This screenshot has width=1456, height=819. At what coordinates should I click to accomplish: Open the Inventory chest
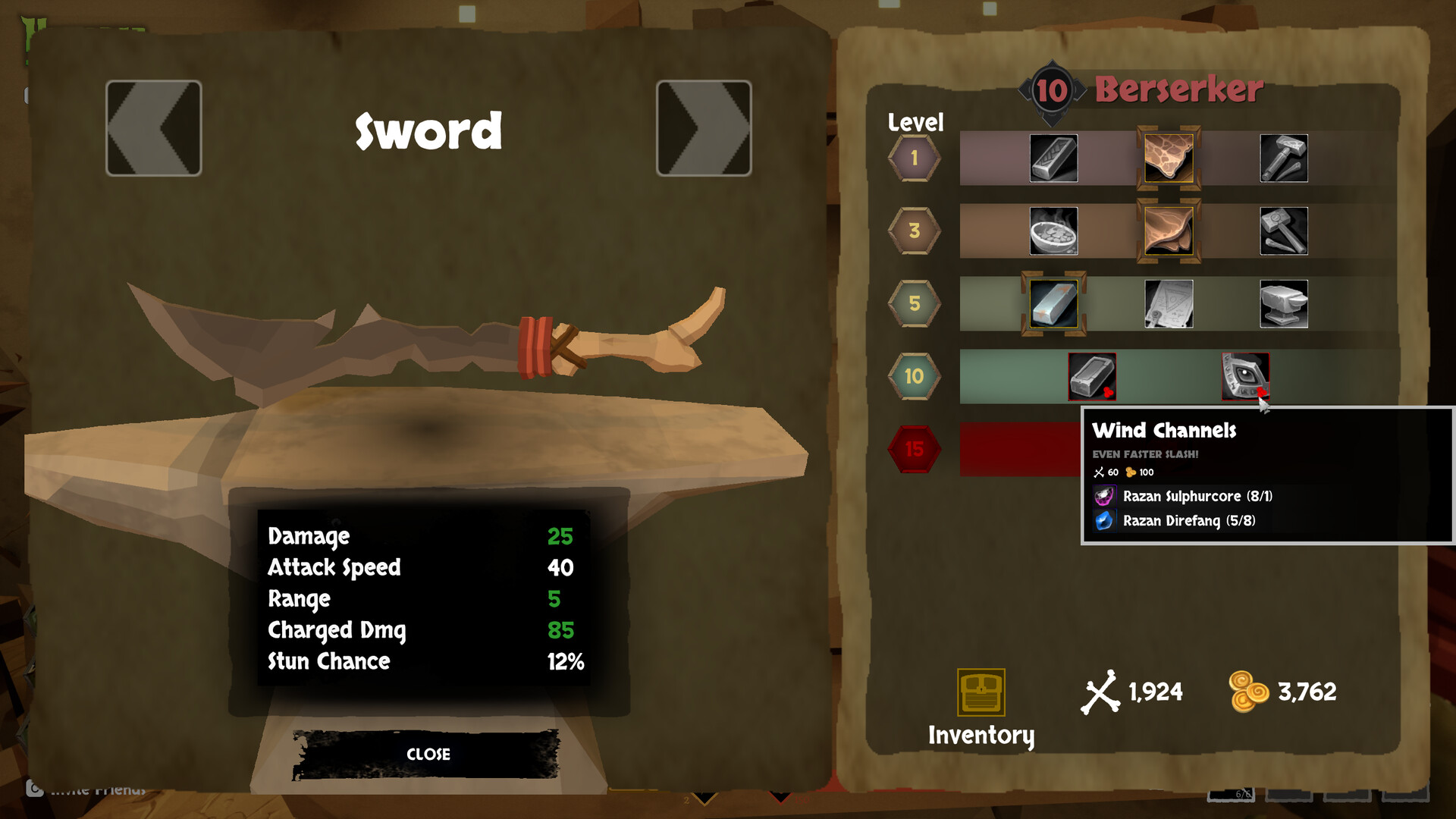coord(981,692)
